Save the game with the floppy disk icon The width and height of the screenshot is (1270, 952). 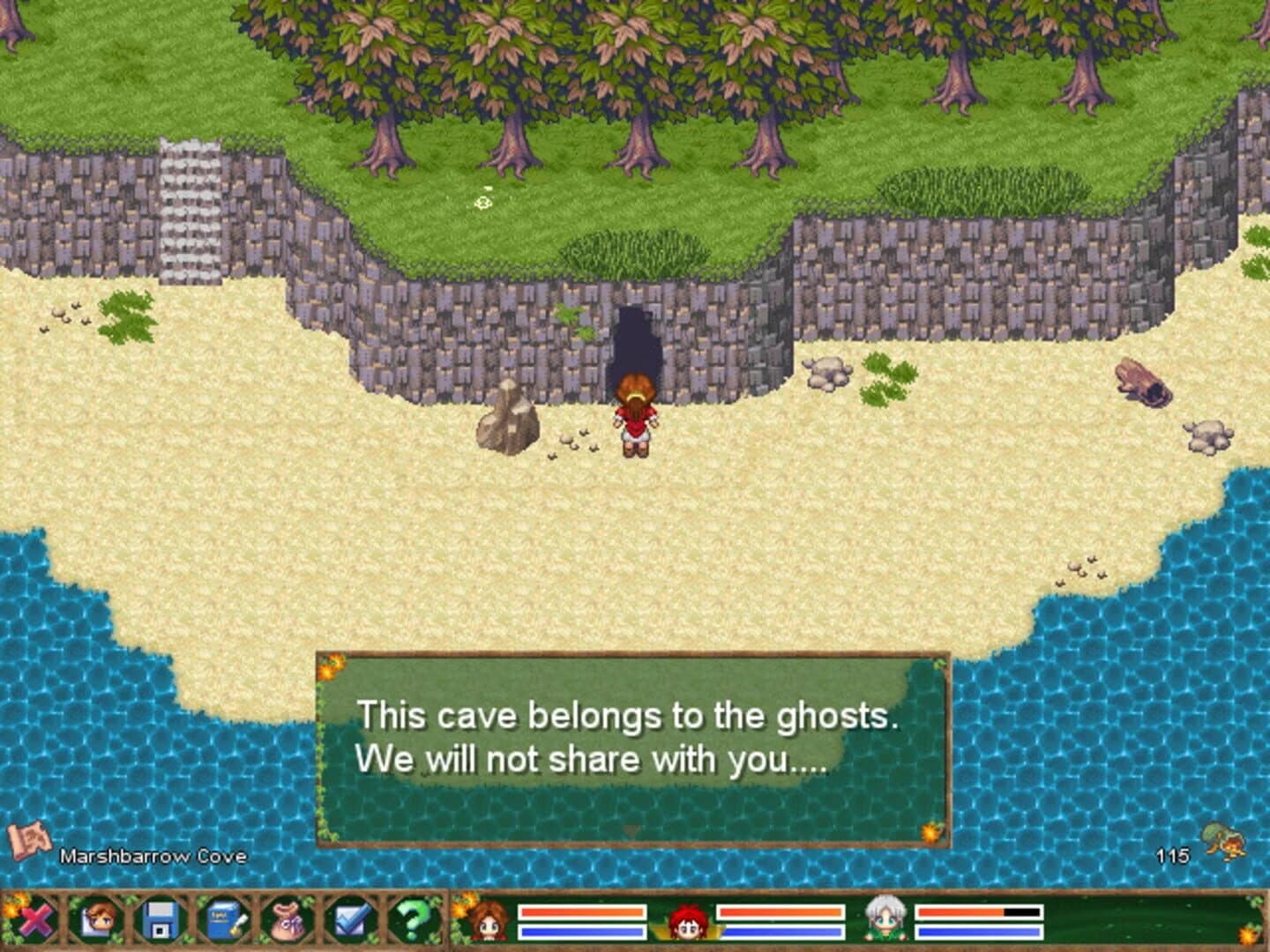click(x=160, y=919)
